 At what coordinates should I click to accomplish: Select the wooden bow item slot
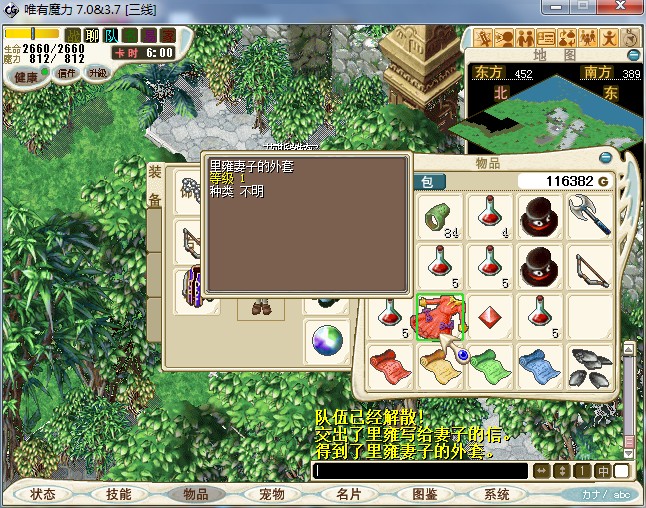[x=590, y=266]
